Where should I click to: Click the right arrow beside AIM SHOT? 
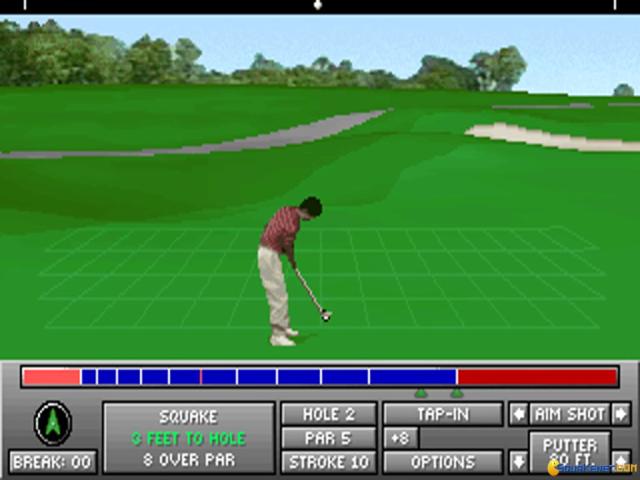(x=621, y=414)
